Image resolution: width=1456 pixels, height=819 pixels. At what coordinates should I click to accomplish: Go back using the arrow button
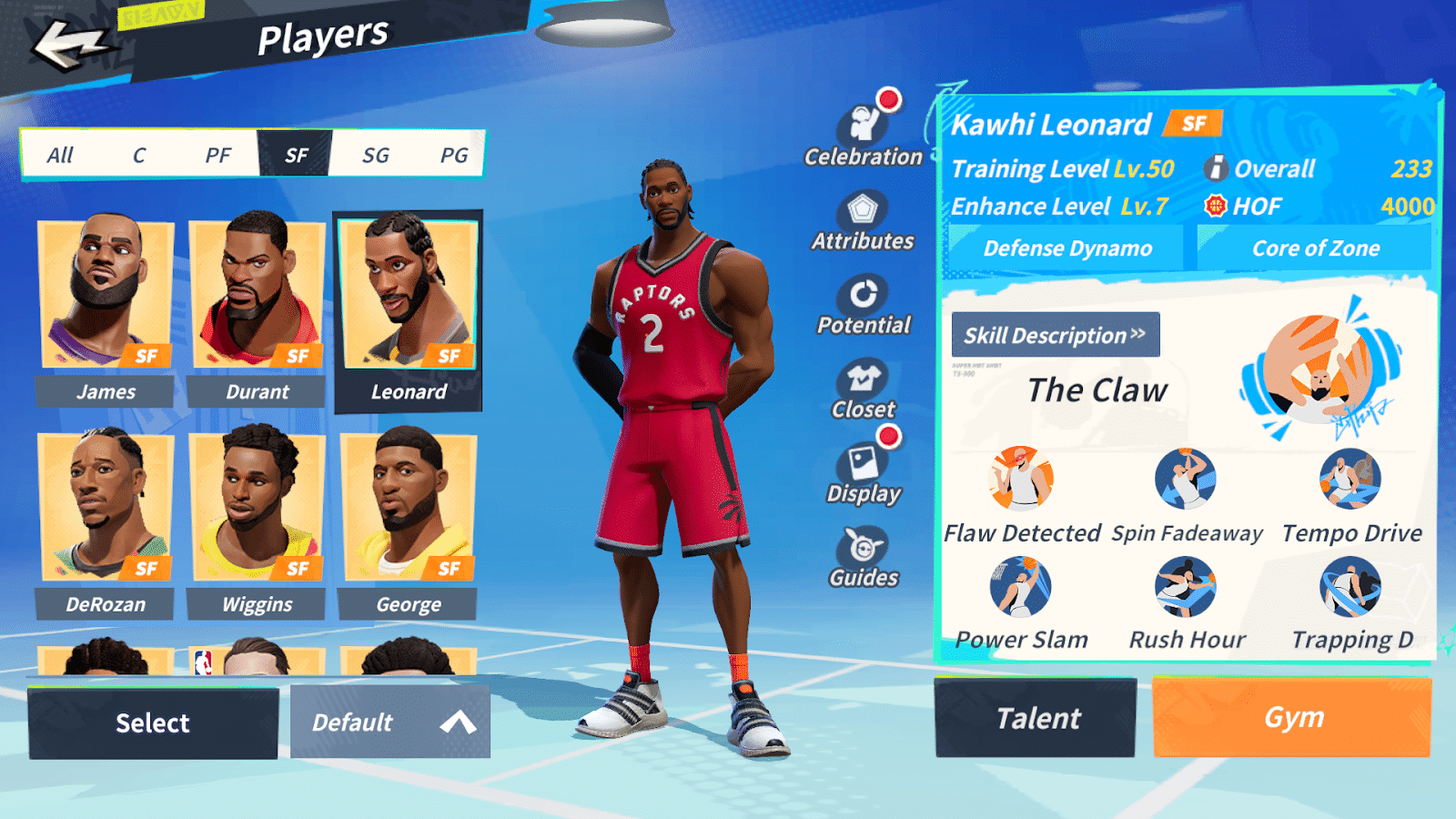pyautogui.click(x=68, y=45)
